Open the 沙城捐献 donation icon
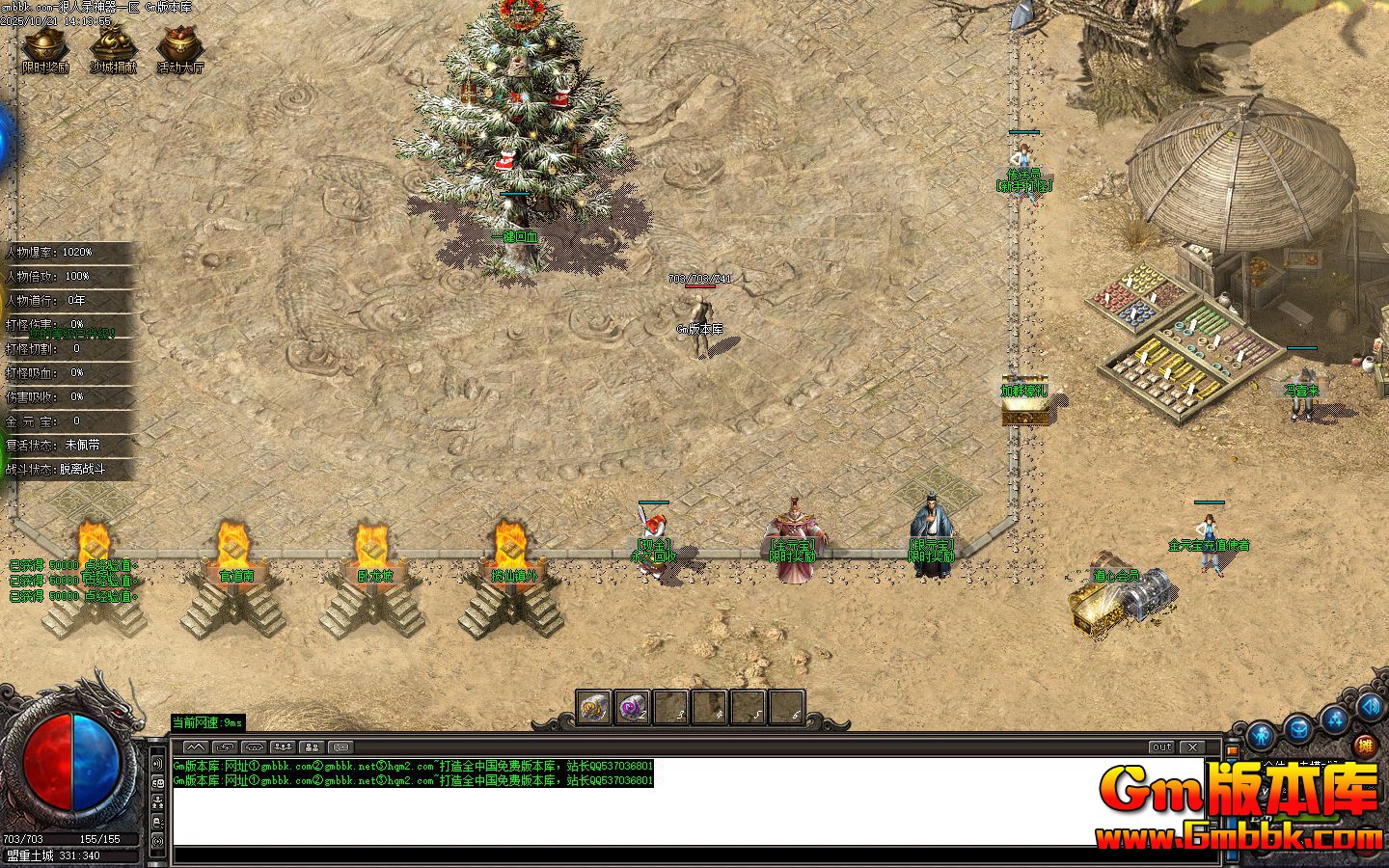The width and height of the screenshot is (1389, 868). pos(113,46)
